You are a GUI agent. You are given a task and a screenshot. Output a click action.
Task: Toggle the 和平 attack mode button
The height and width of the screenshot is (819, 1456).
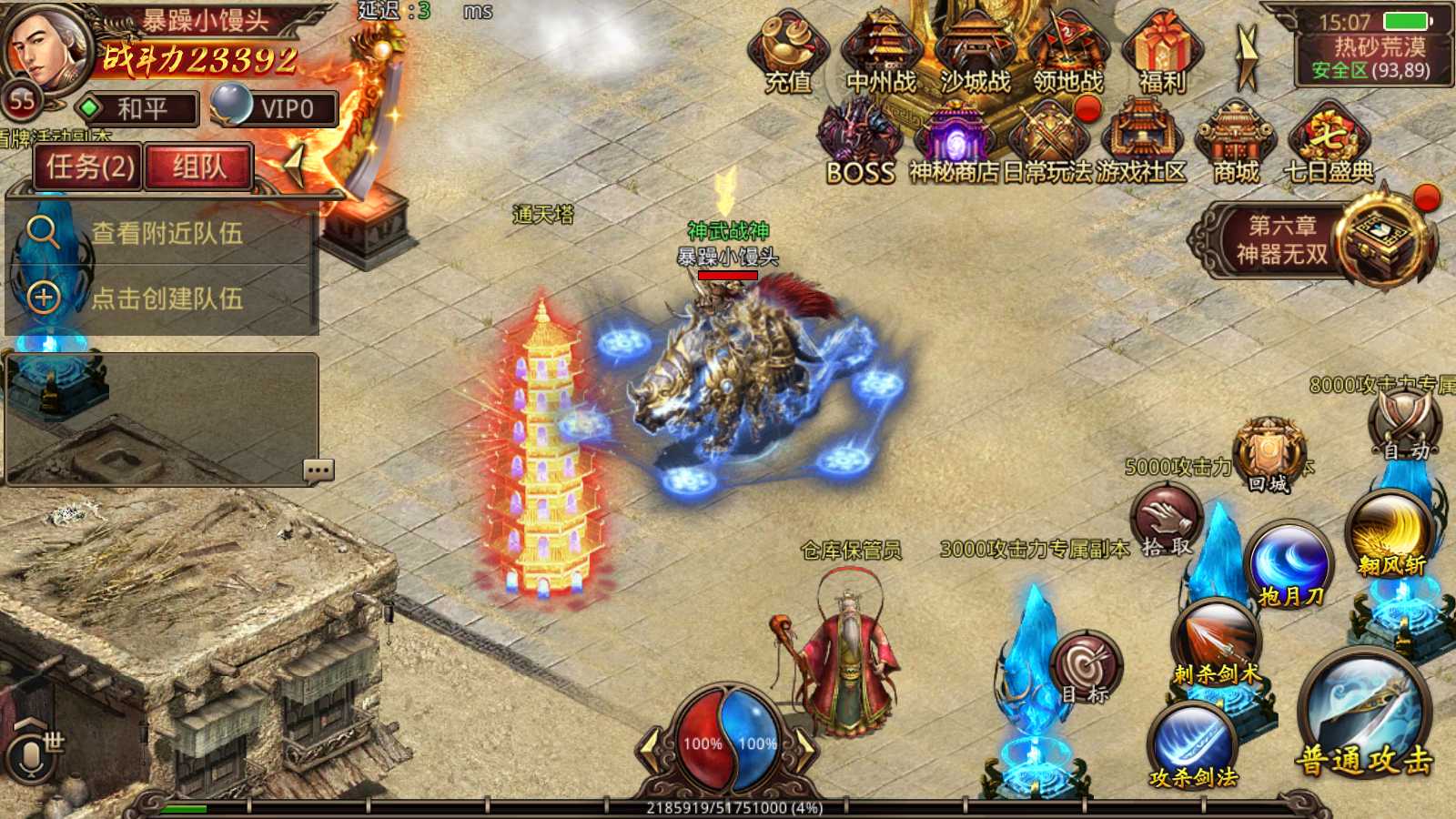(138, 109)
